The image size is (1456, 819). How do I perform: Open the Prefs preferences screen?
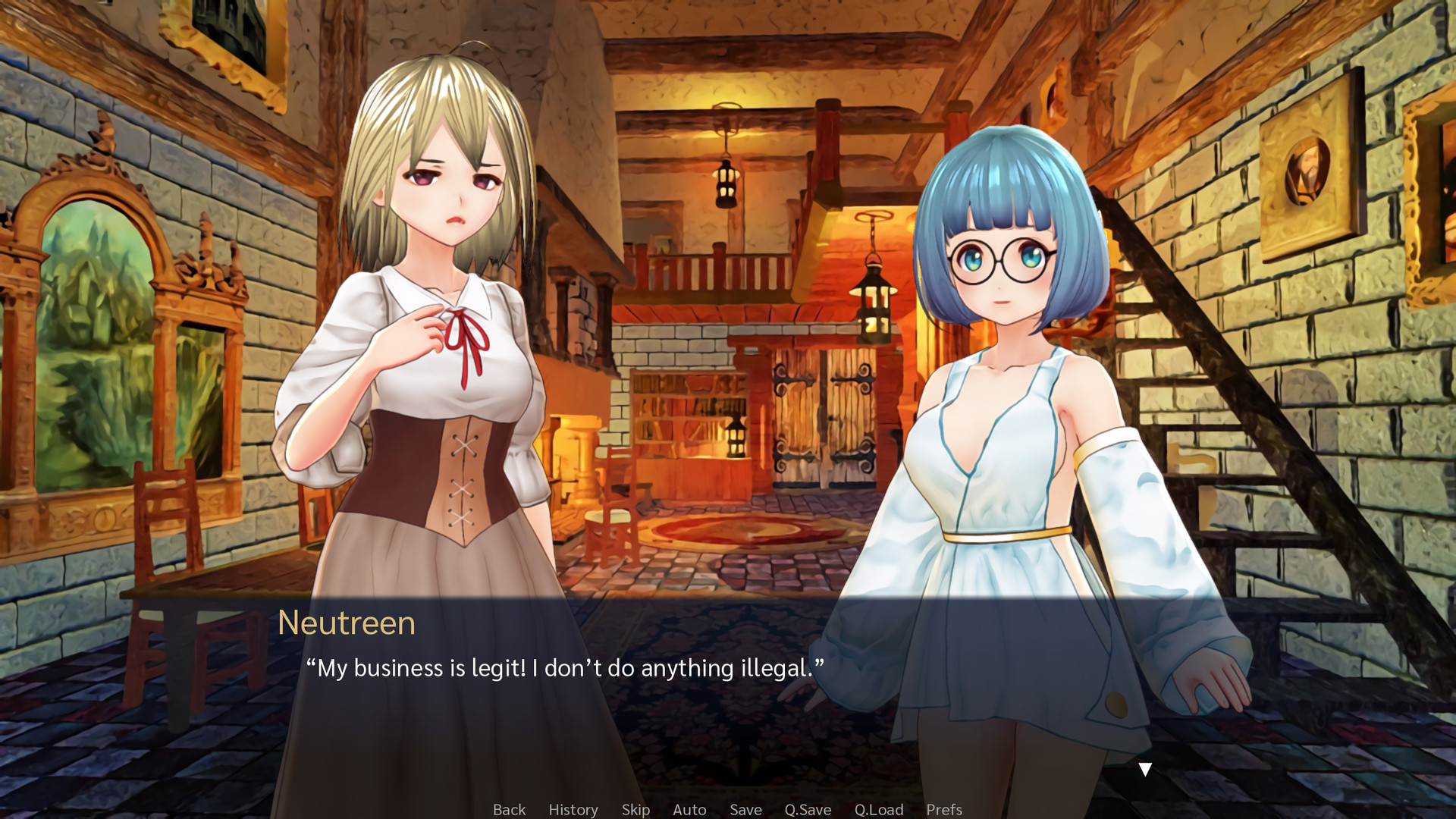(x=944, y=809)
